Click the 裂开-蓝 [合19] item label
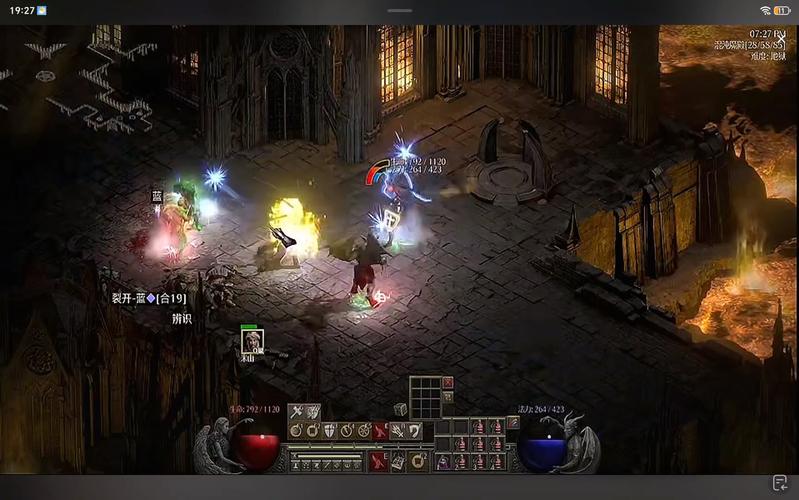This screenshot has width=799, height=500. tap(149, 298)
